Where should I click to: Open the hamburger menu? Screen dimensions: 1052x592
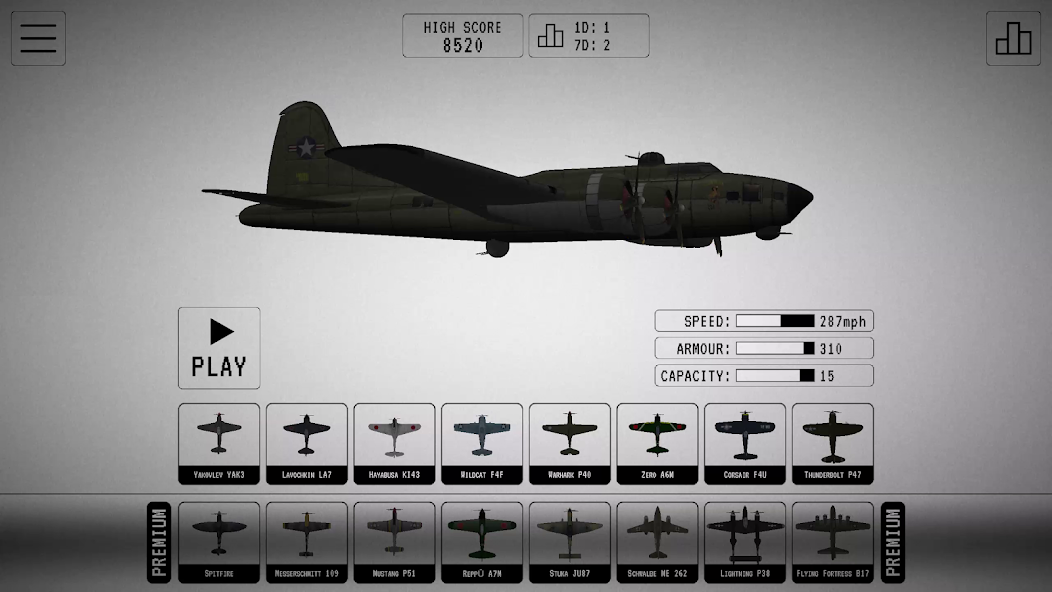38,38
